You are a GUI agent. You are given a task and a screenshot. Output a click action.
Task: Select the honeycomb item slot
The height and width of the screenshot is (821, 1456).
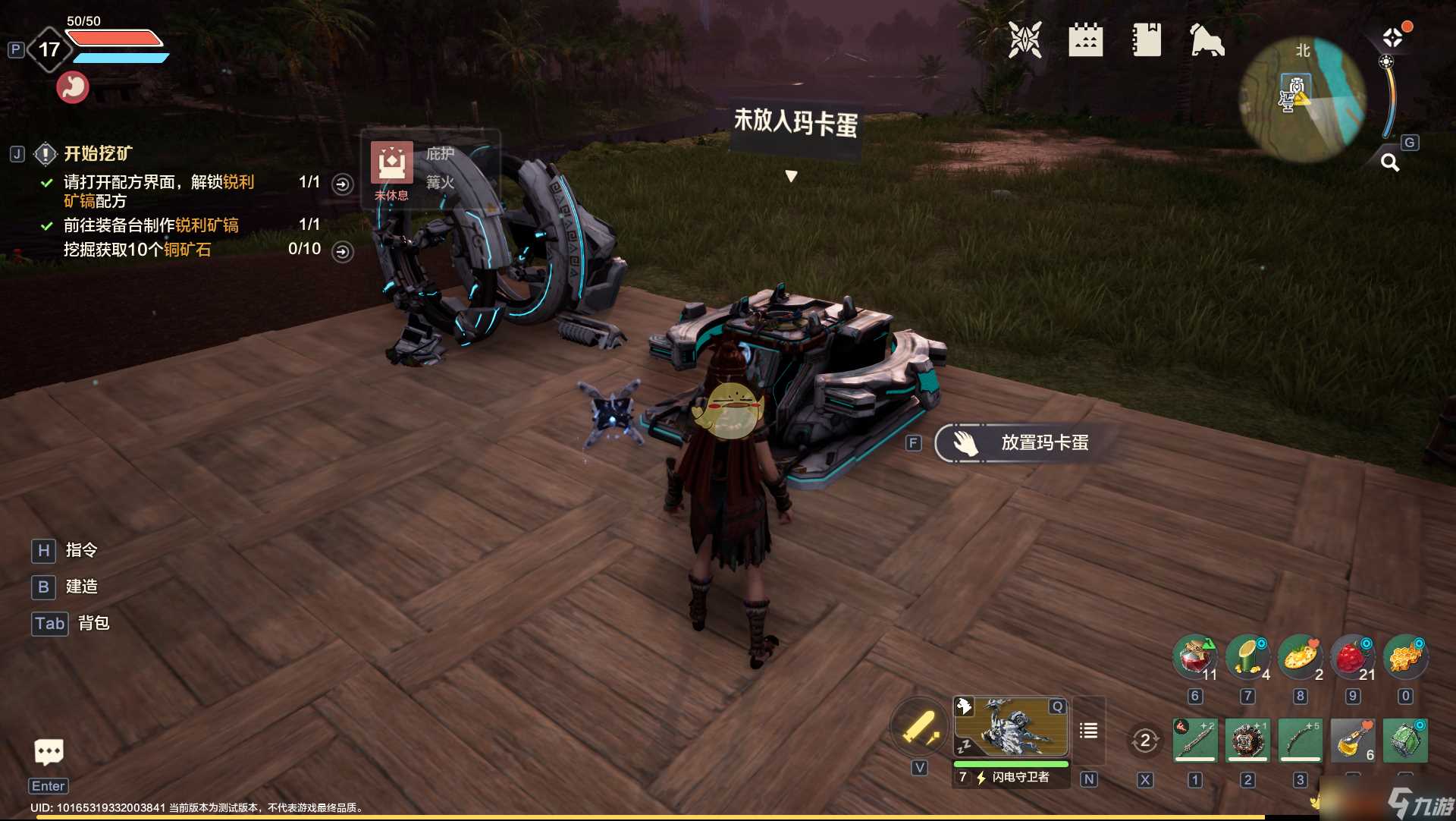pos(1405,657)
